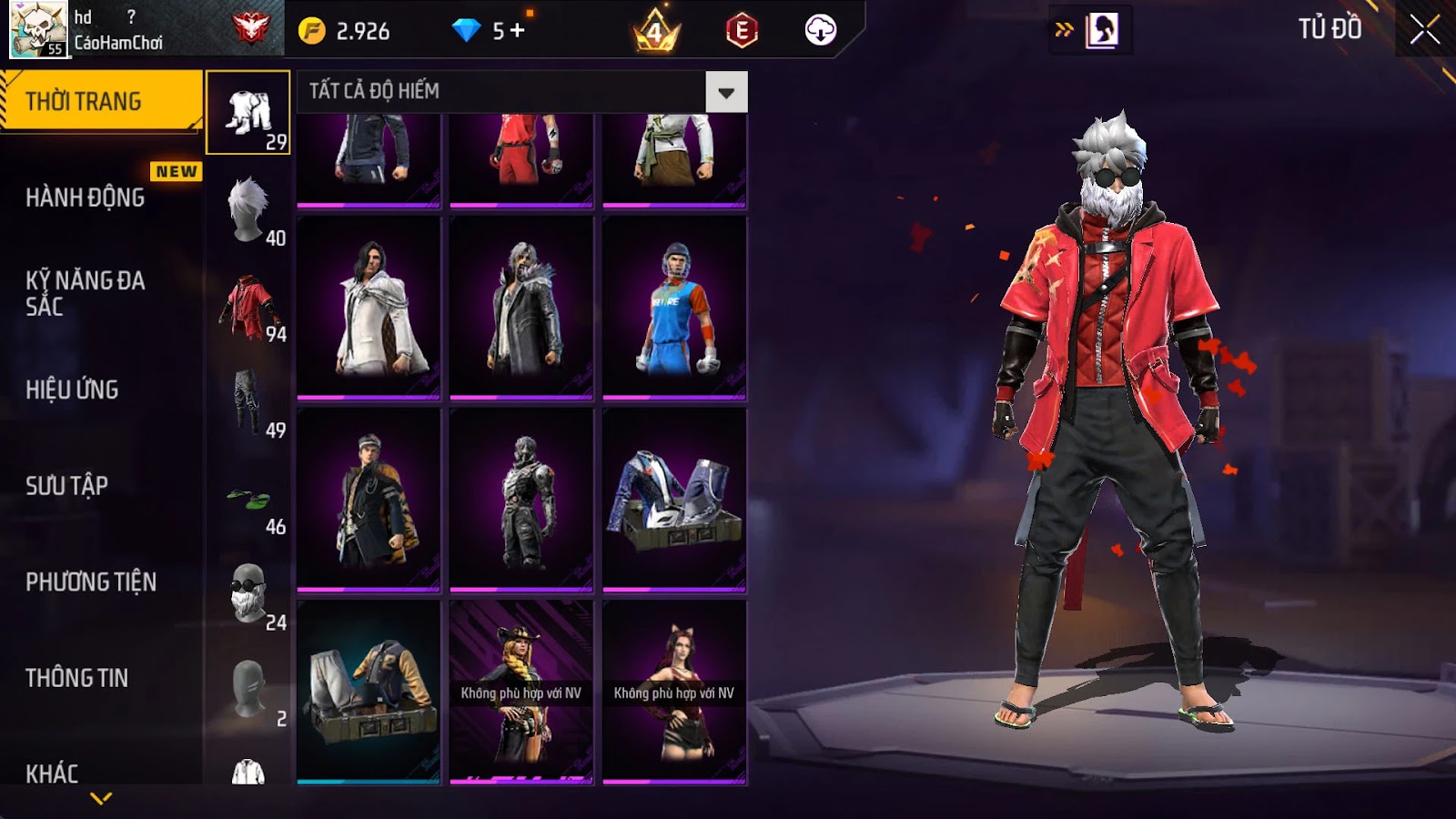This screenshot has width=1456, height=819.
Task: Equip the blue and orange cricket outfit
Action: click(674, 308)
